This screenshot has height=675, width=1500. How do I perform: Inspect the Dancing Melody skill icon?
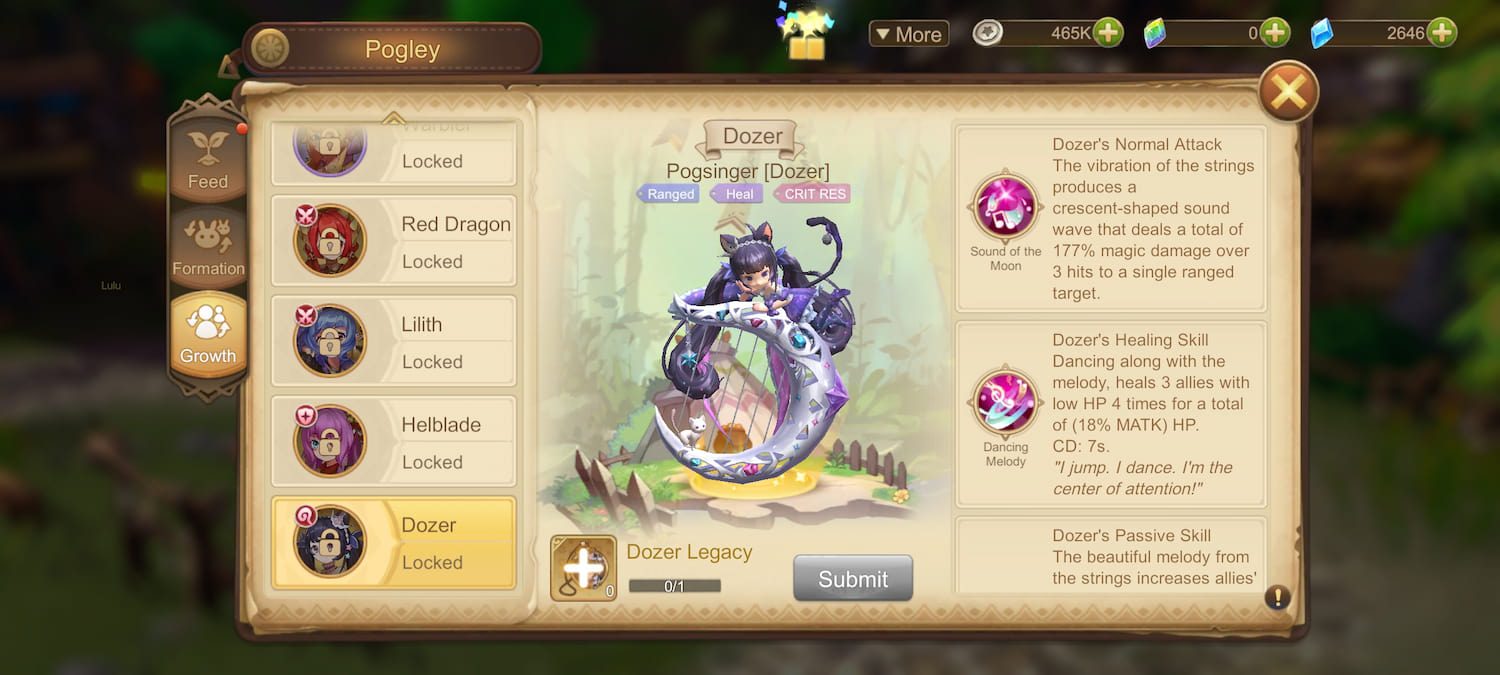pyautogui.click(x=1005, y=403)
